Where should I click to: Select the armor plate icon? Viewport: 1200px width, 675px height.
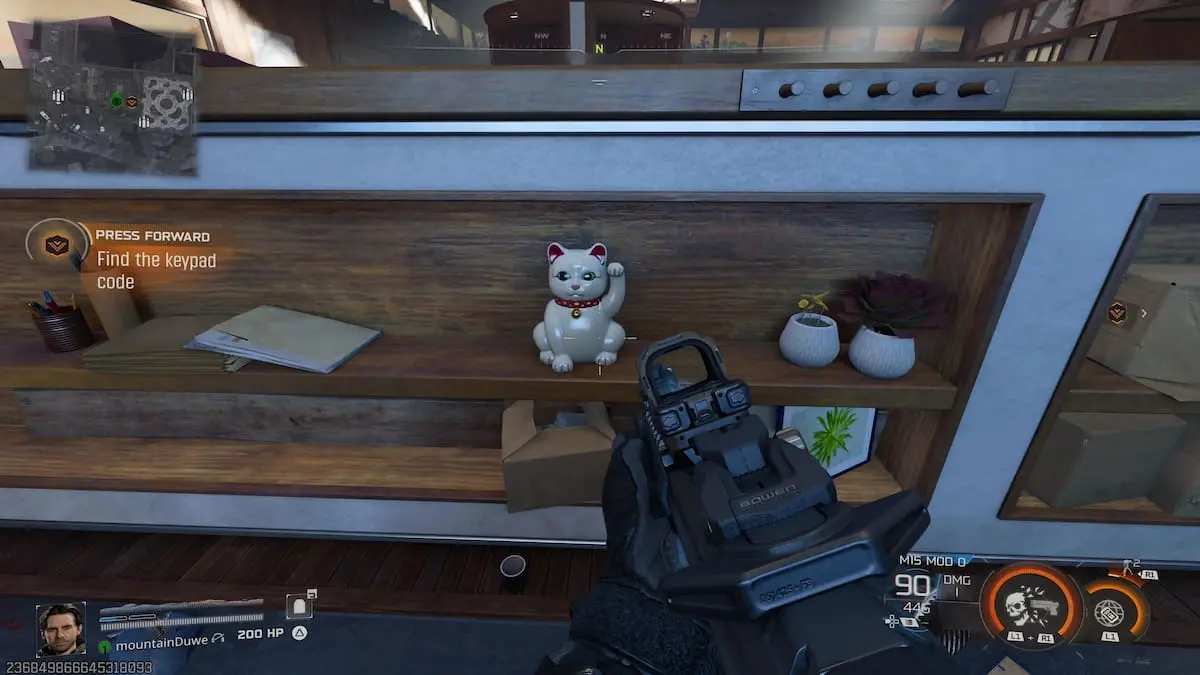coord(299,608)
